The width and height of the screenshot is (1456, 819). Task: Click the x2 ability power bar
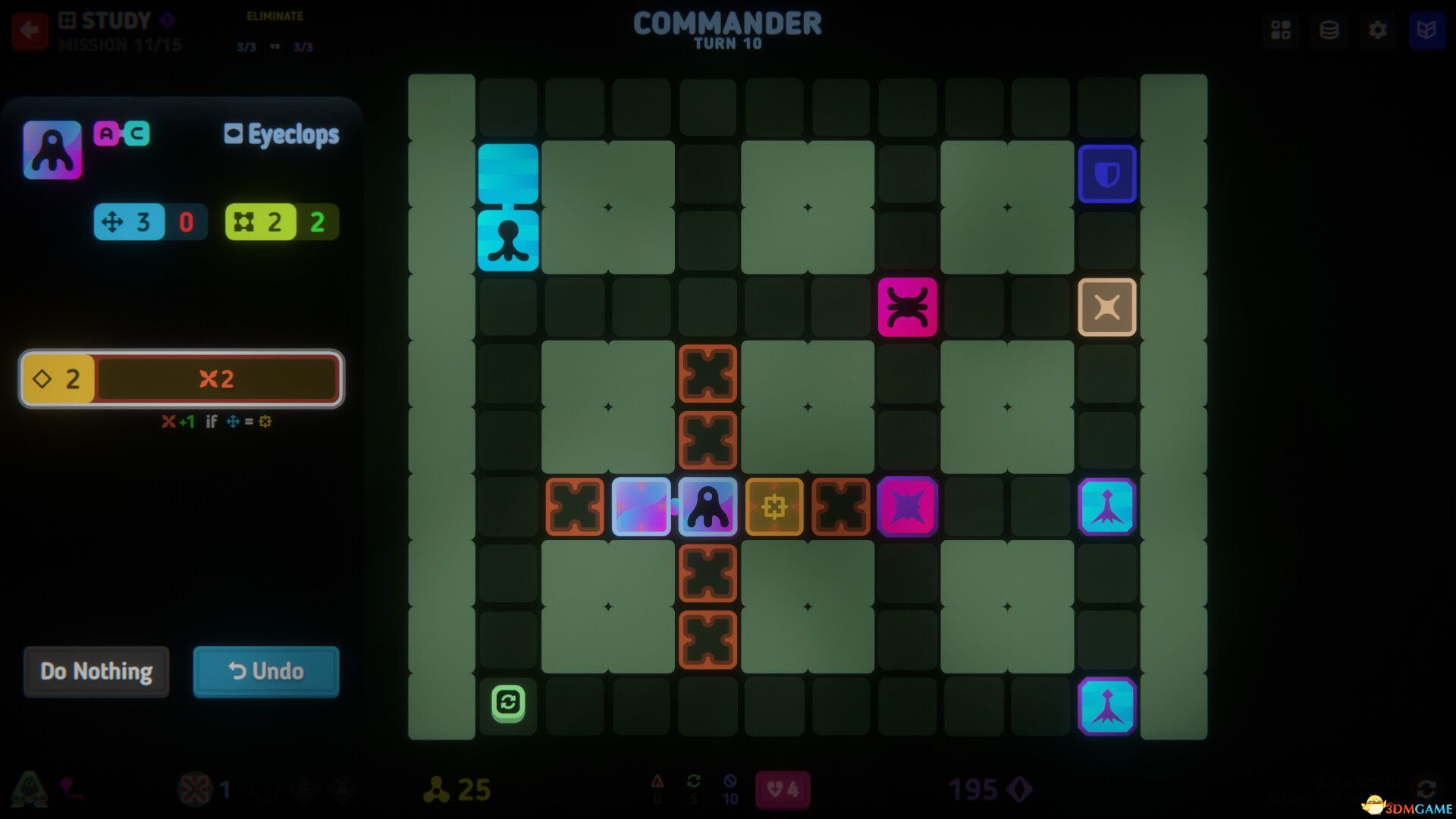pos(216,379)
